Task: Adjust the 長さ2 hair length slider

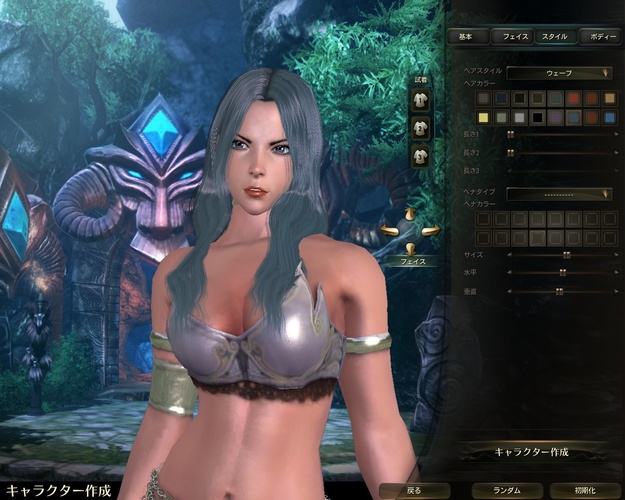Action: [x=510, y=152]
